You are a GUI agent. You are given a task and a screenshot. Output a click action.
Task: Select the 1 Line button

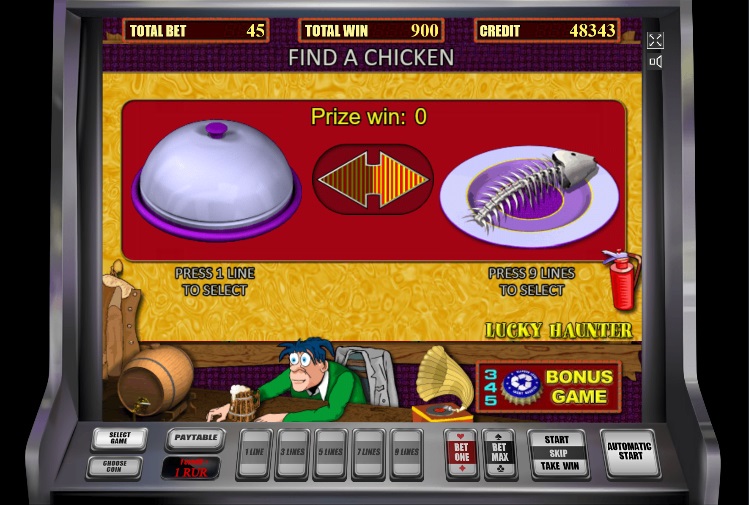255,453
